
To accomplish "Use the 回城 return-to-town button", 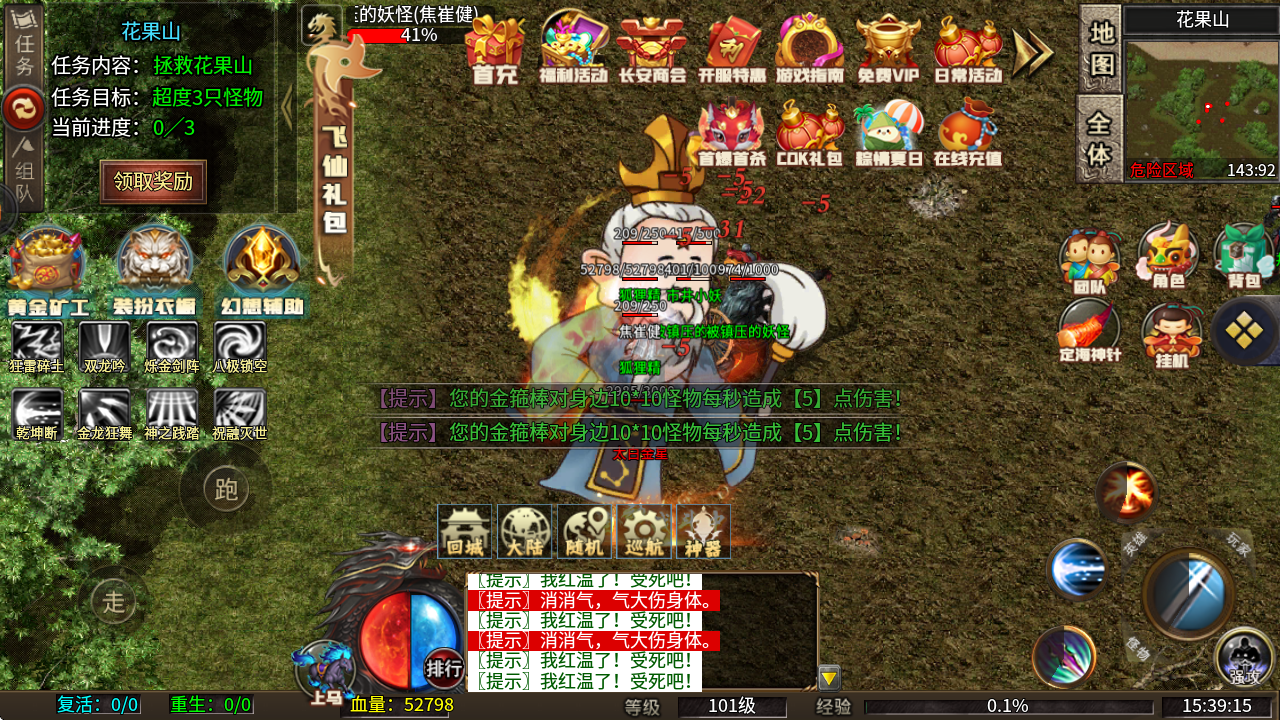I will 465,531.
